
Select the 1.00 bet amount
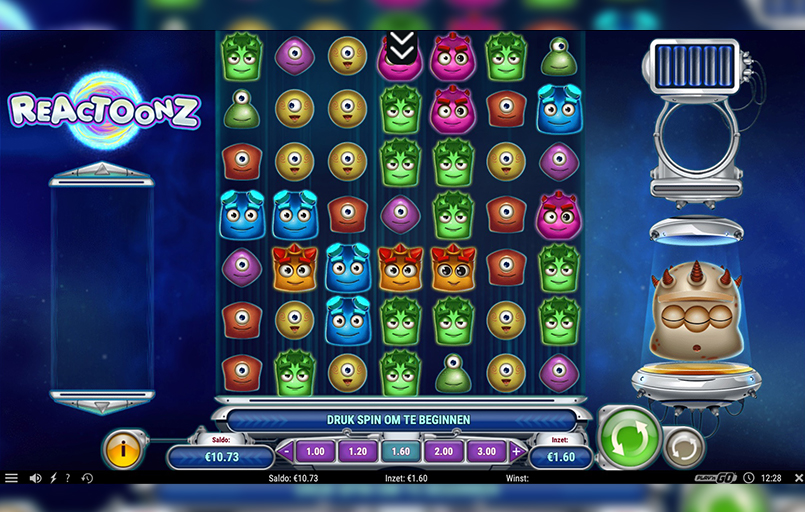click(315, 452)
